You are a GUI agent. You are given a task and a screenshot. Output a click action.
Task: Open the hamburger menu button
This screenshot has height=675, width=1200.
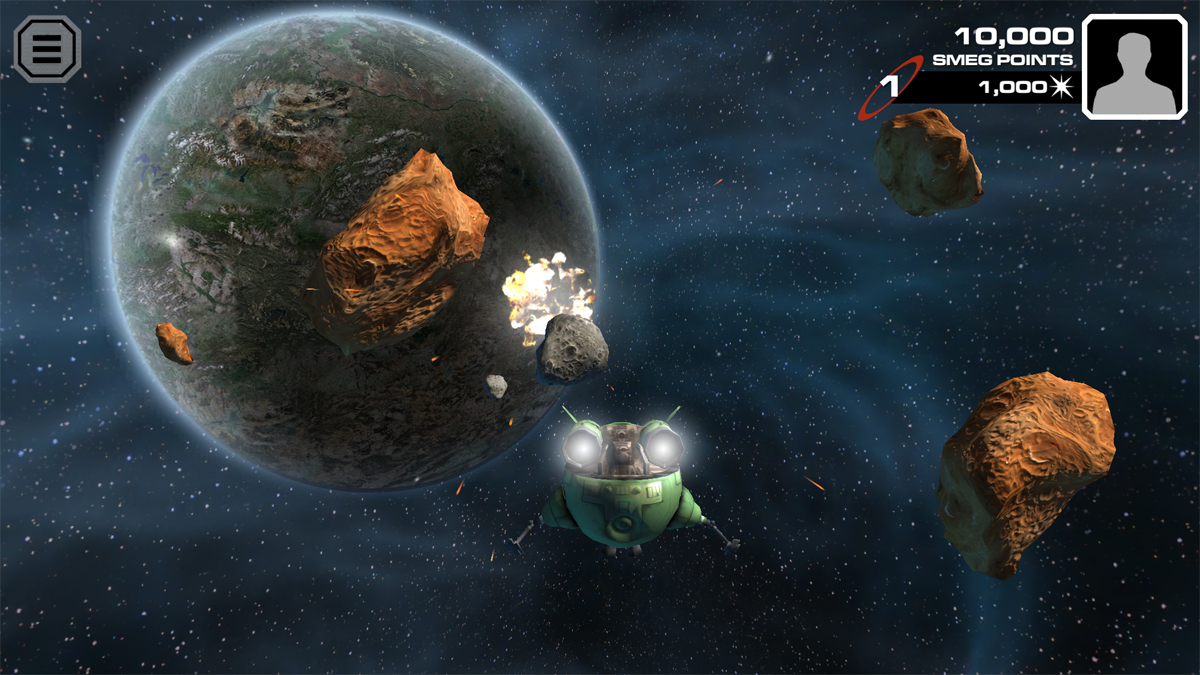tap(47, 48)
